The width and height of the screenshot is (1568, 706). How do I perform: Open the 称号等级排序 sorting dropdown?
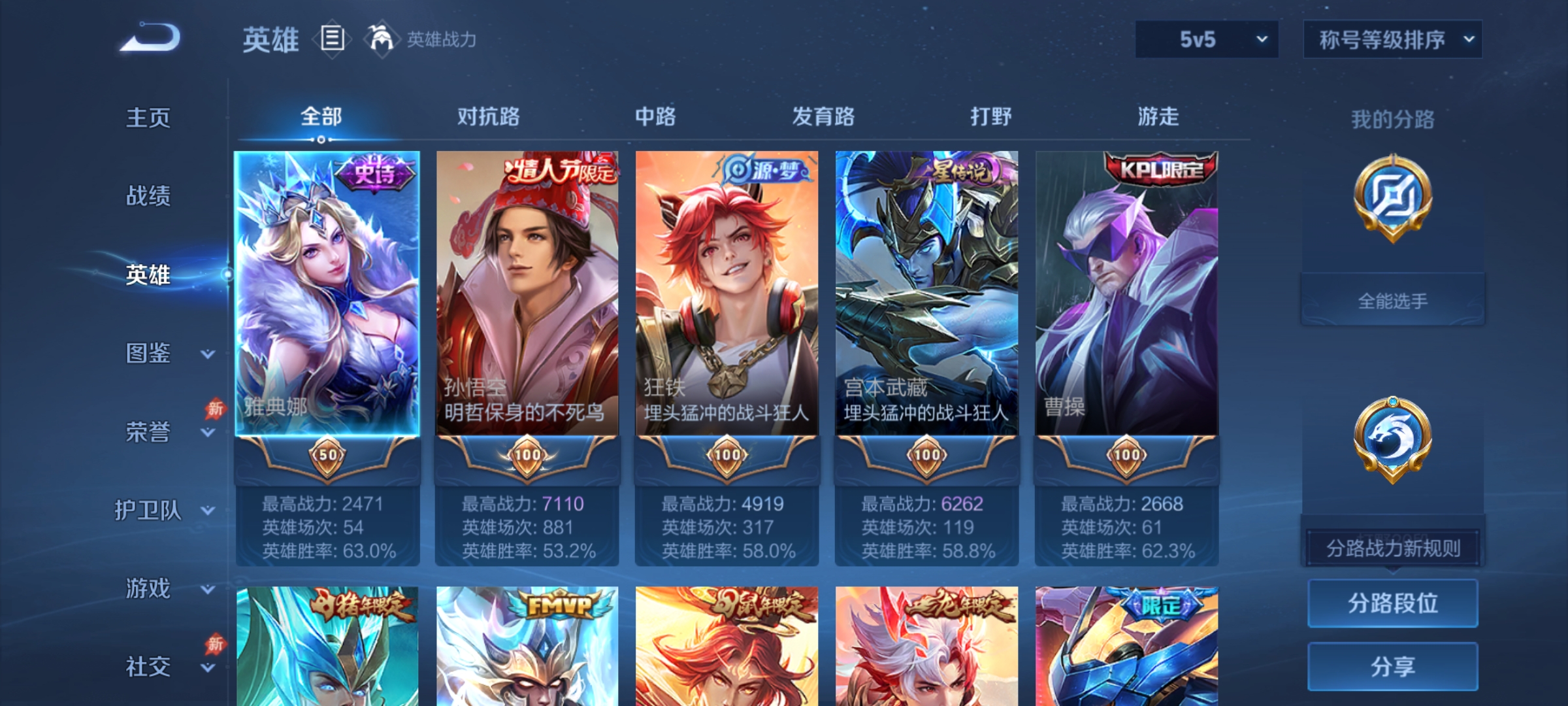click(x=1393, y=39)
